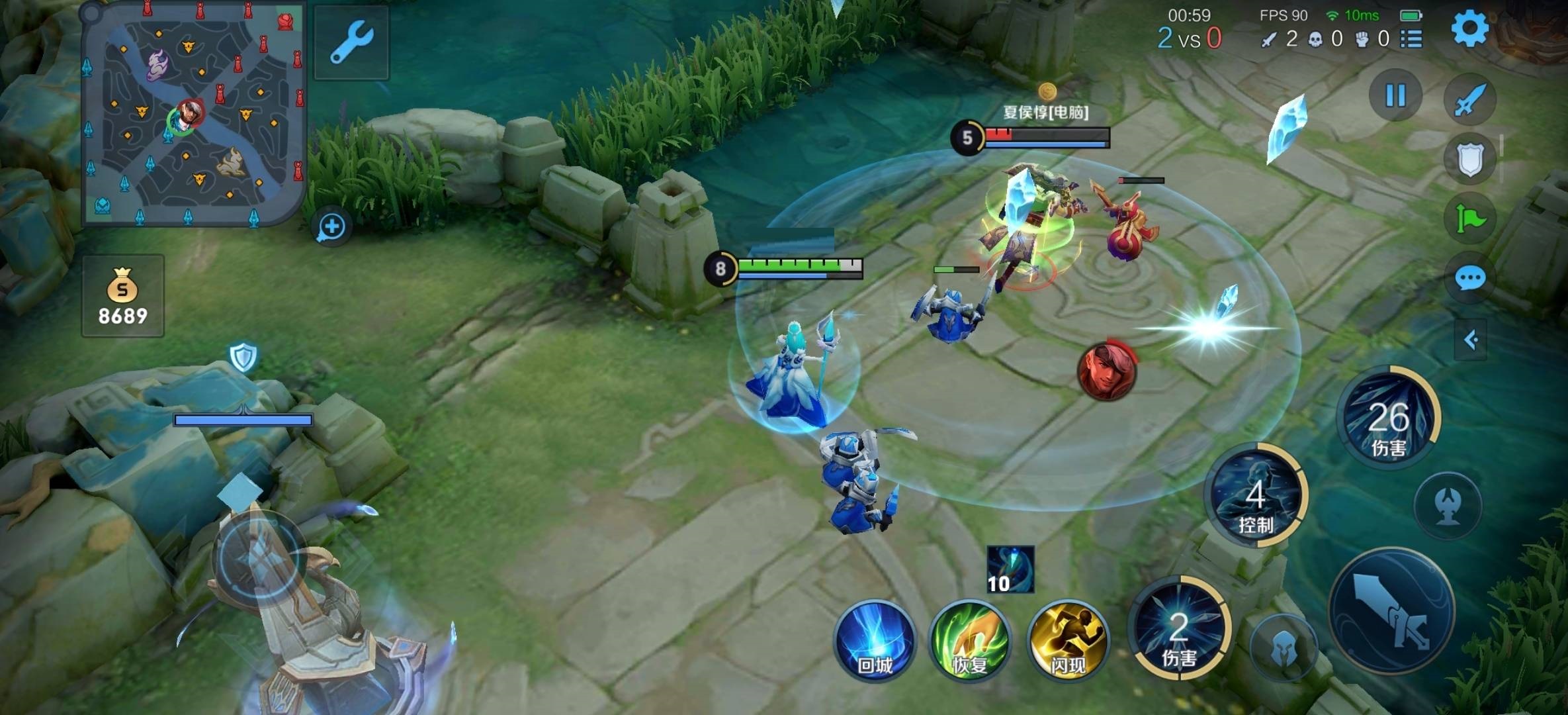Cast the 闪现 flash spell
The width and height of the screenshot is (1568, 715).
point(1068,641)
